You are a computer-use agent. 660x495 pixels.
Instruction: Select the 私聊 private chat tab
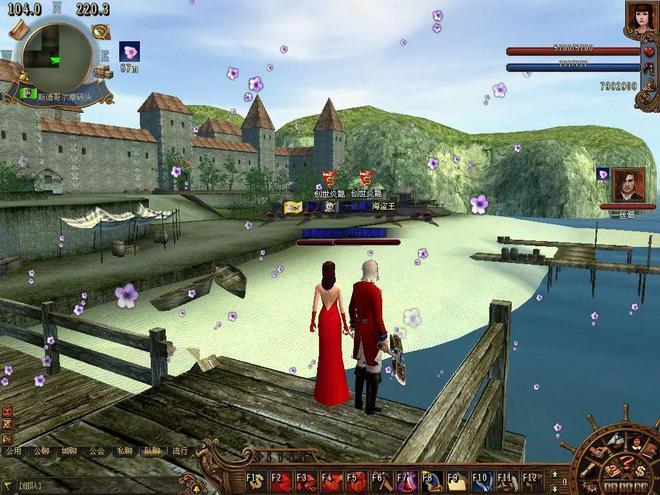click(x=124, y=452)
